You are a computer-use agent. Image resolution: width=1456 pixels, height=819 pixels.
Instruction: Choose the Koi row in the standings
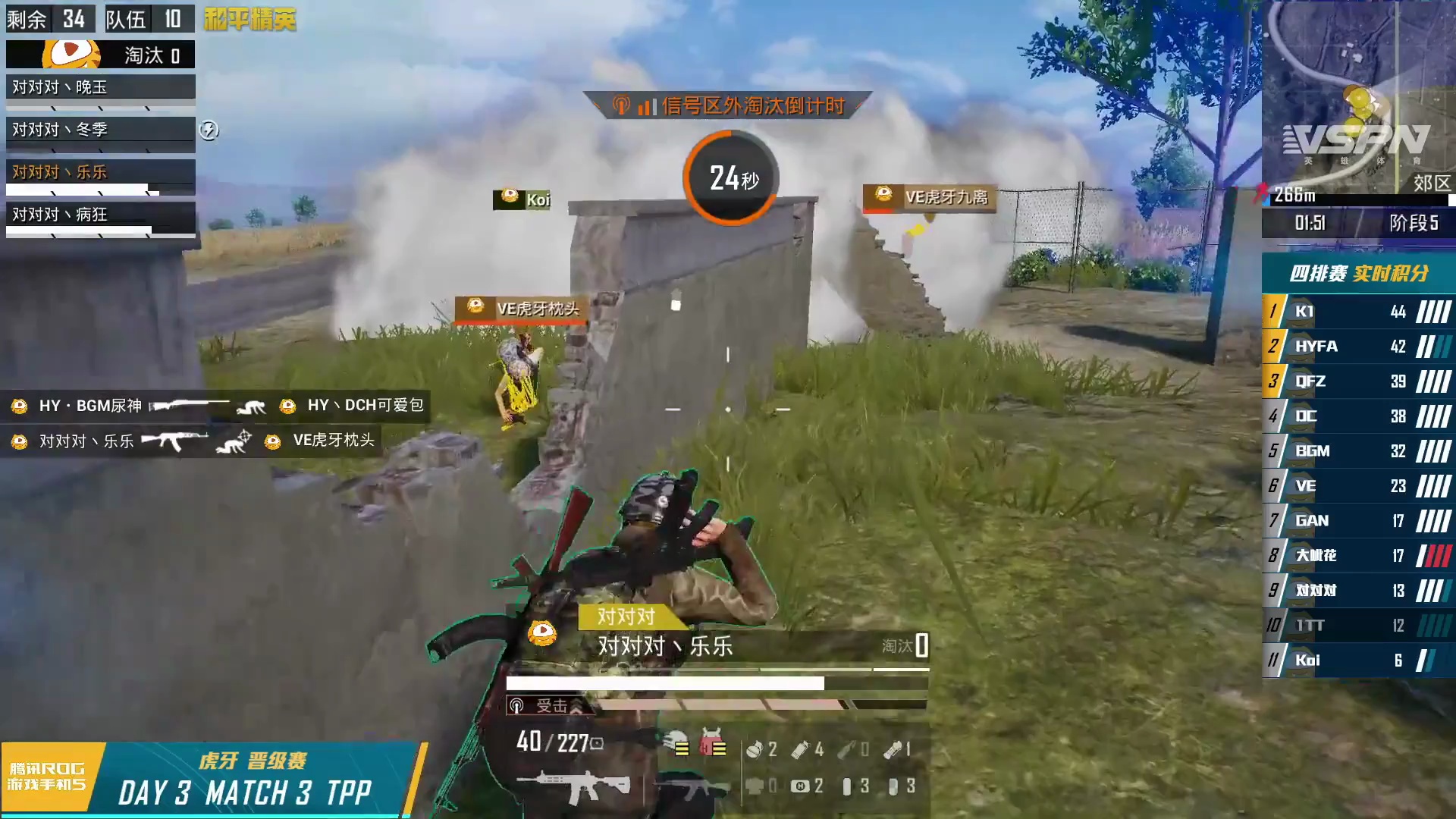point(1357,661)
